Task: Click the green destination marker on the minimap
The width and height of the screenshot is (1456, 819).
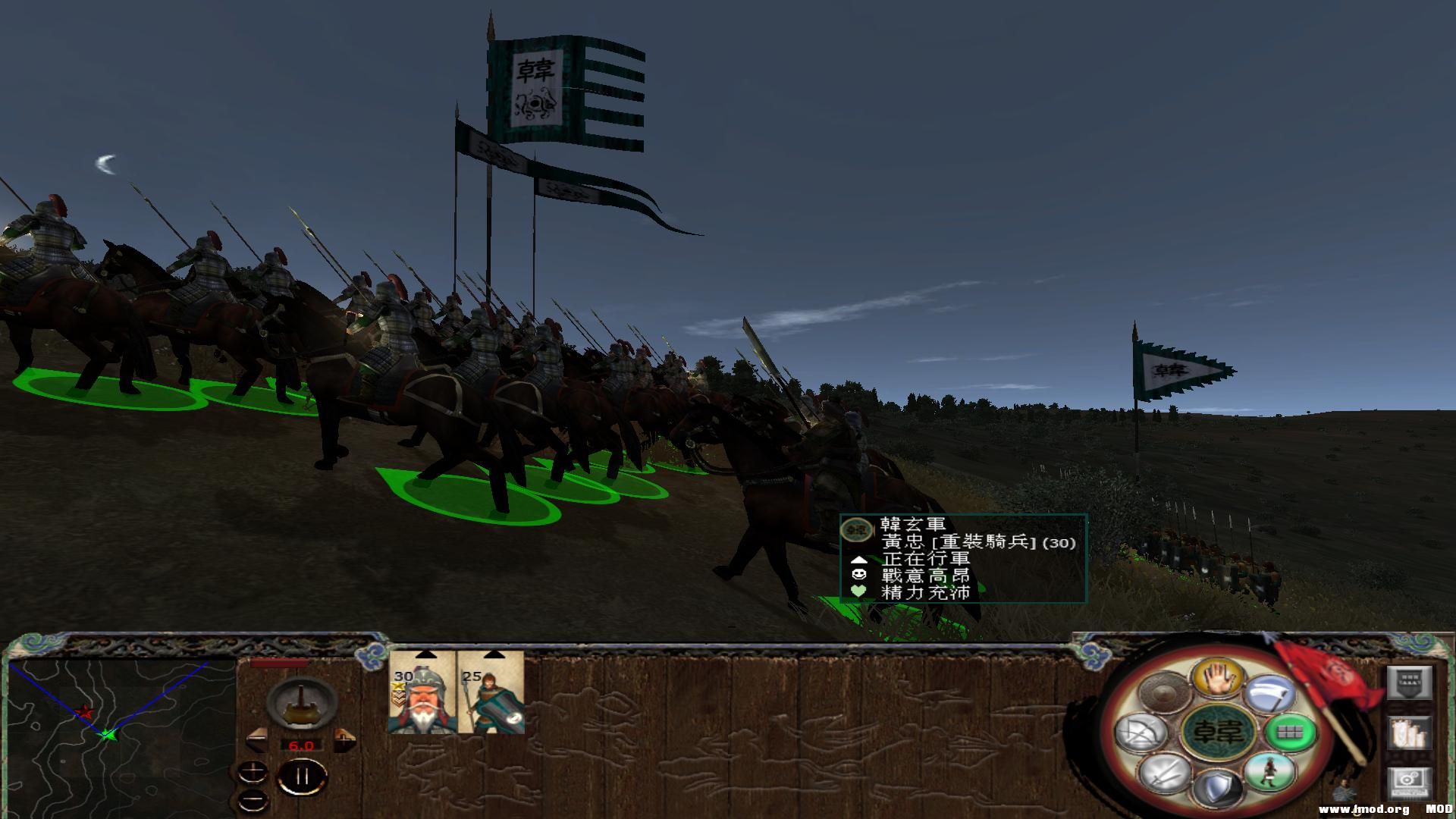Action: 107,736
